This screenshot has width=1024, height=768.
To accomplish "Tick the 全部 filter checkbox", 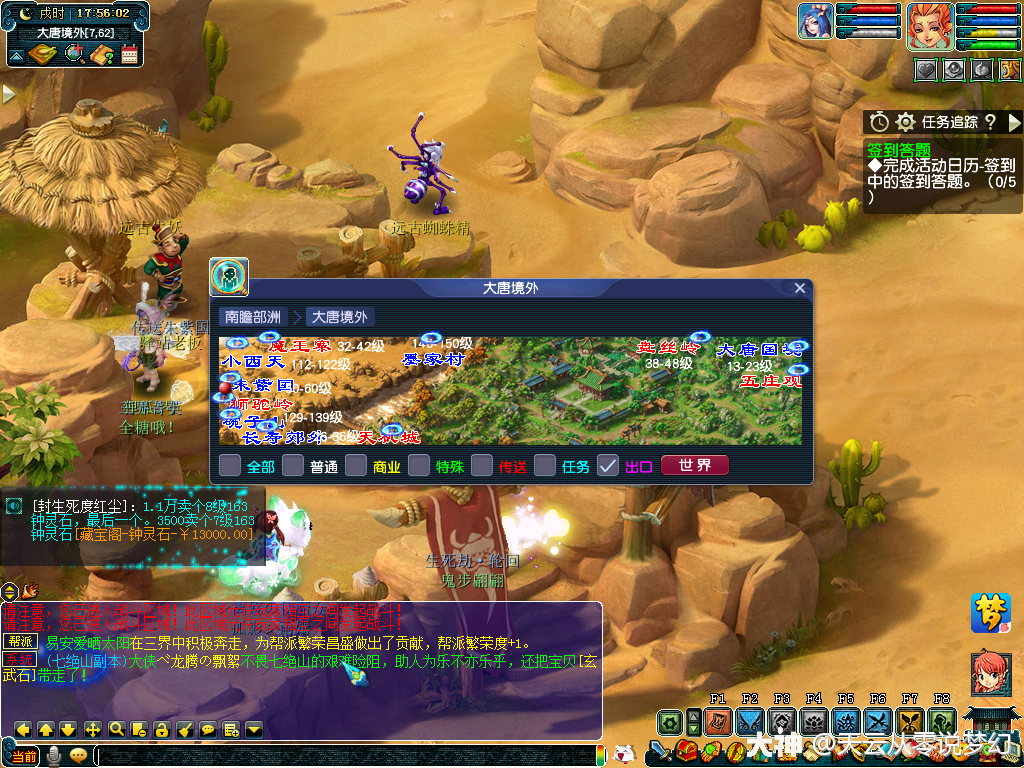I will pos(230,465).
